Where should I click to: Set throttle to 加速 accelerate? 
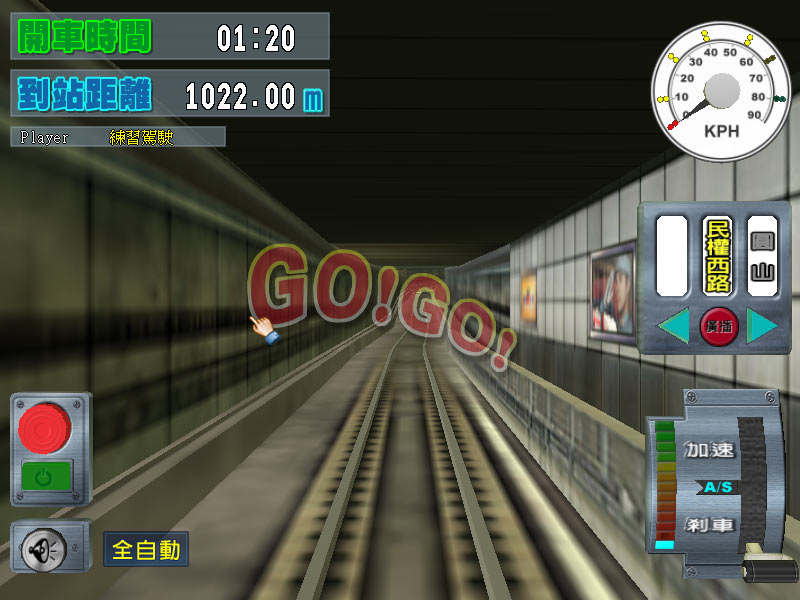pyautogui.click(x=709, y=450)
